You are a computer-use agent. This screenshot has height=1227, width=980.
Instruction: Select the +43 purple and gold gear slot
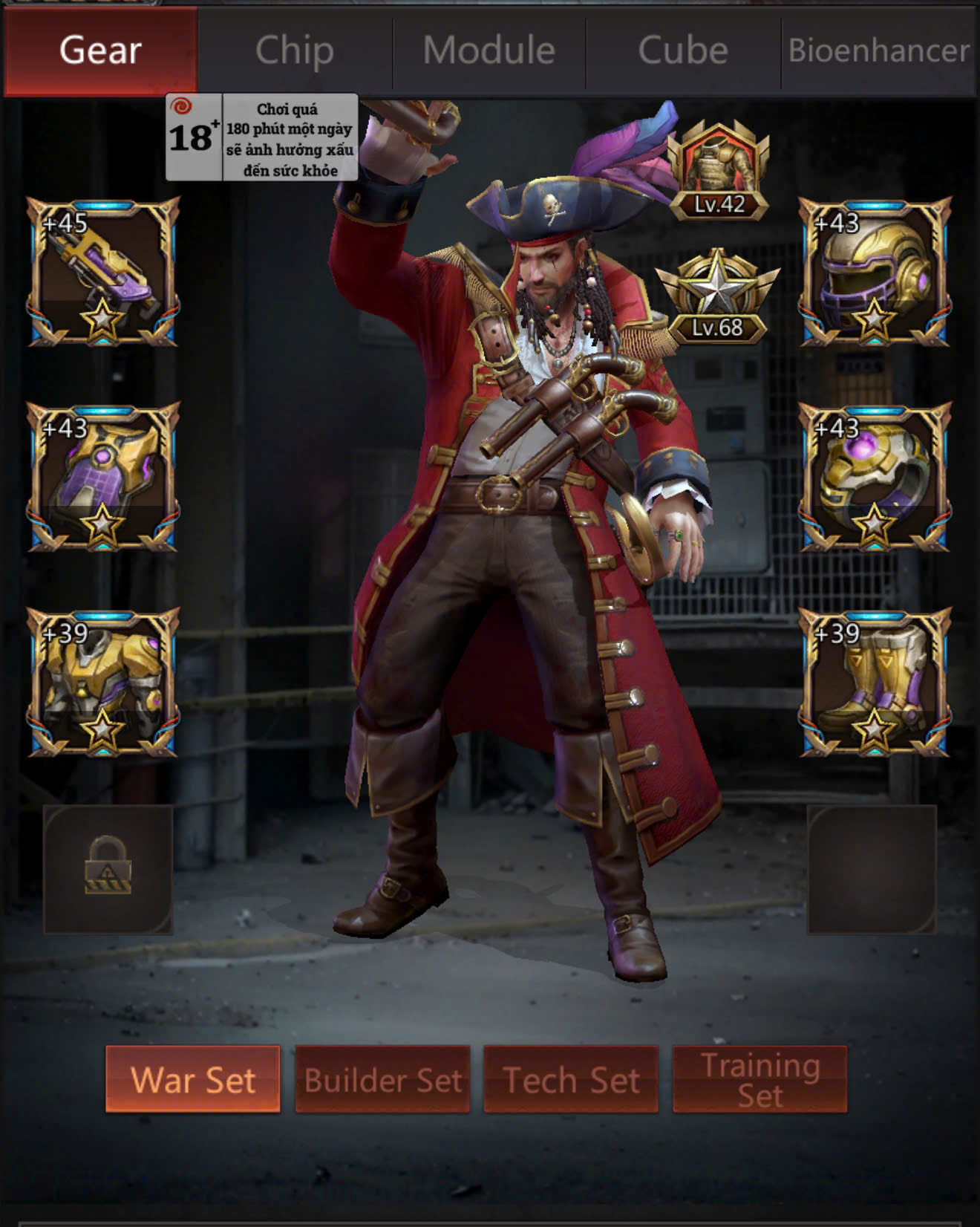pos(103,477)
